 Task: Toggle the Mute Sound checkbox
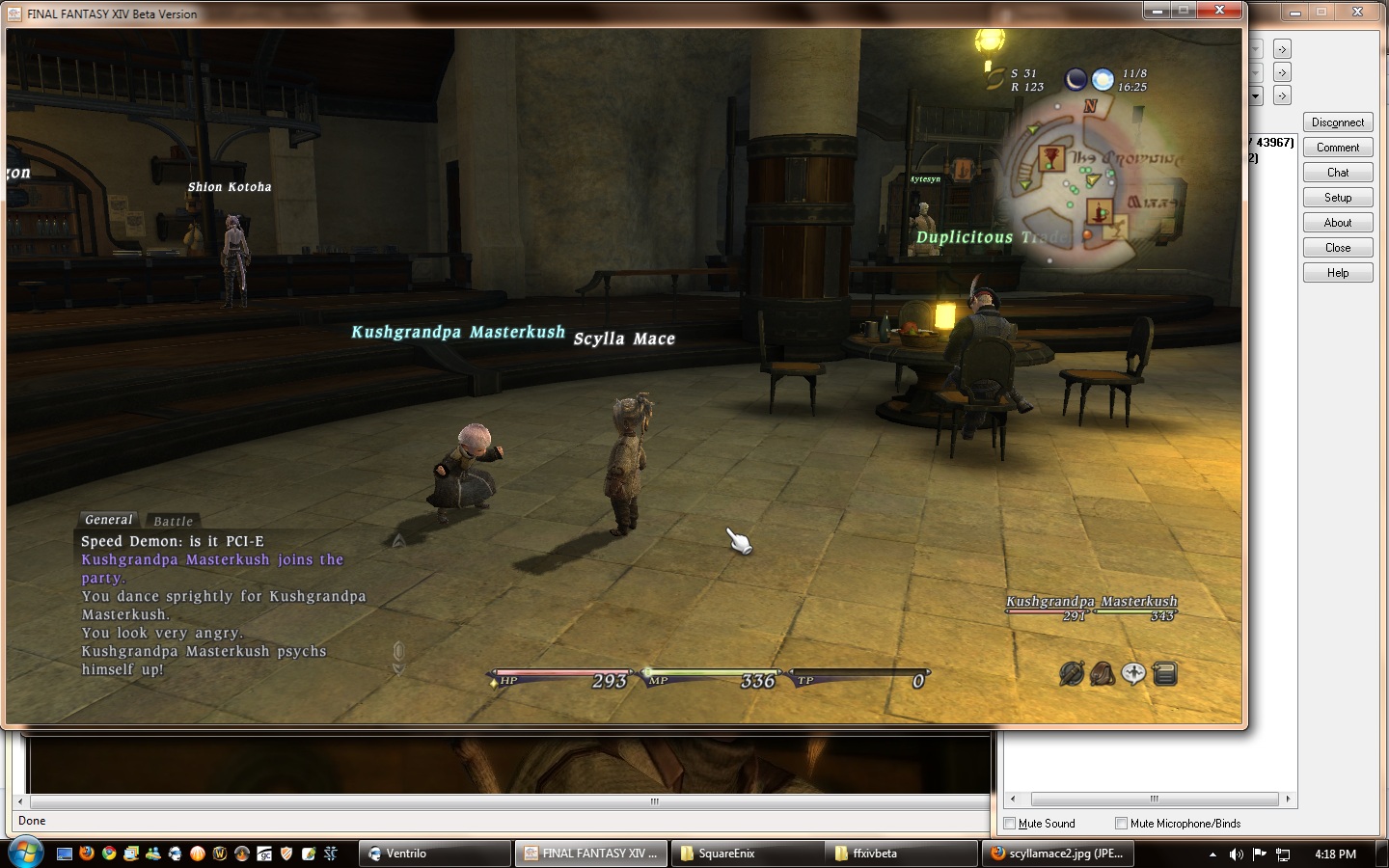click(1010, 824)
